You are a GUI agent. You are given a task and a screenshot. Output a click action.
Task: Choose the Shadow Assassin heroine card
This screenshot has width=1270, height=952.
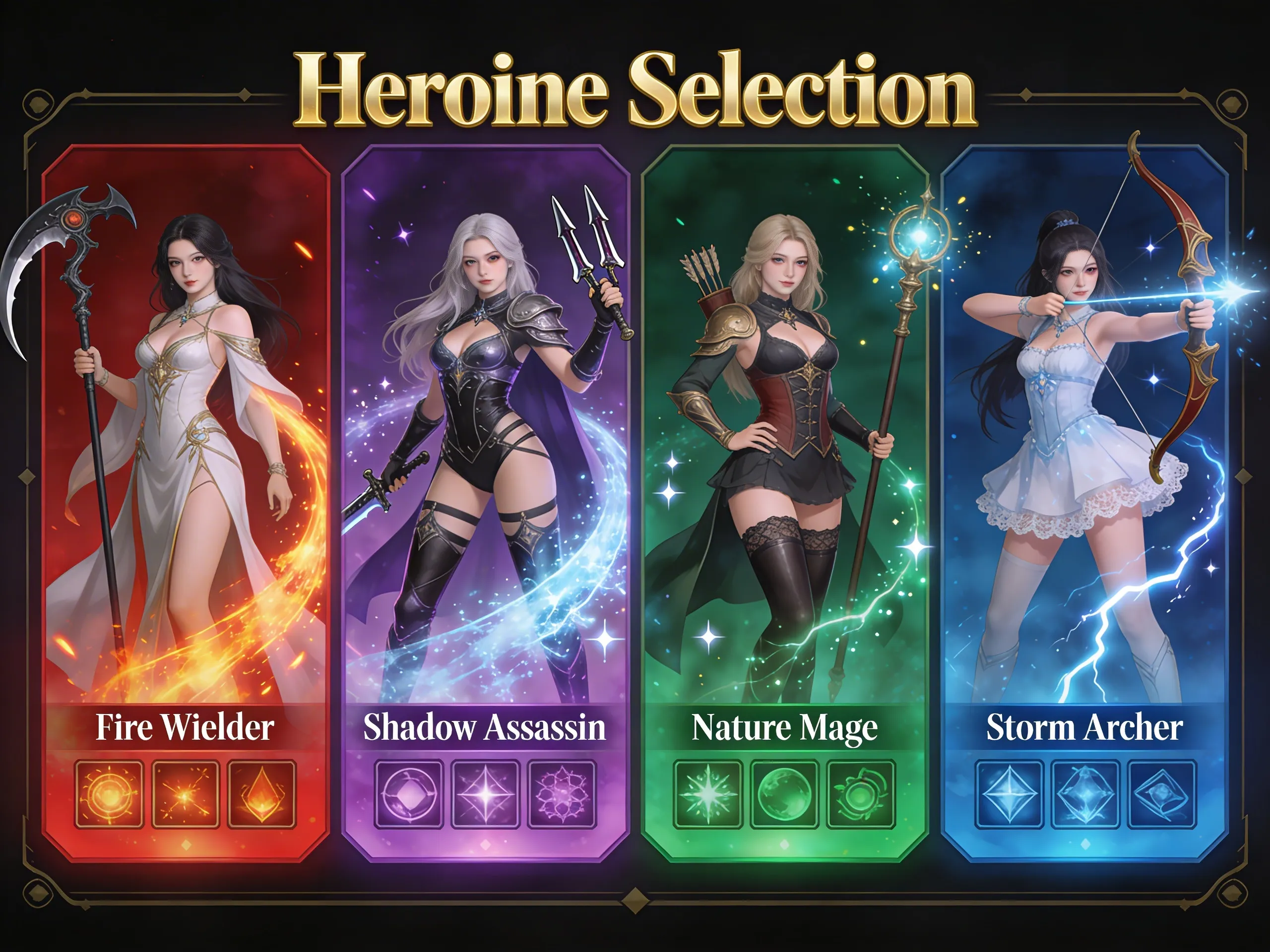(x=485, y=436)
